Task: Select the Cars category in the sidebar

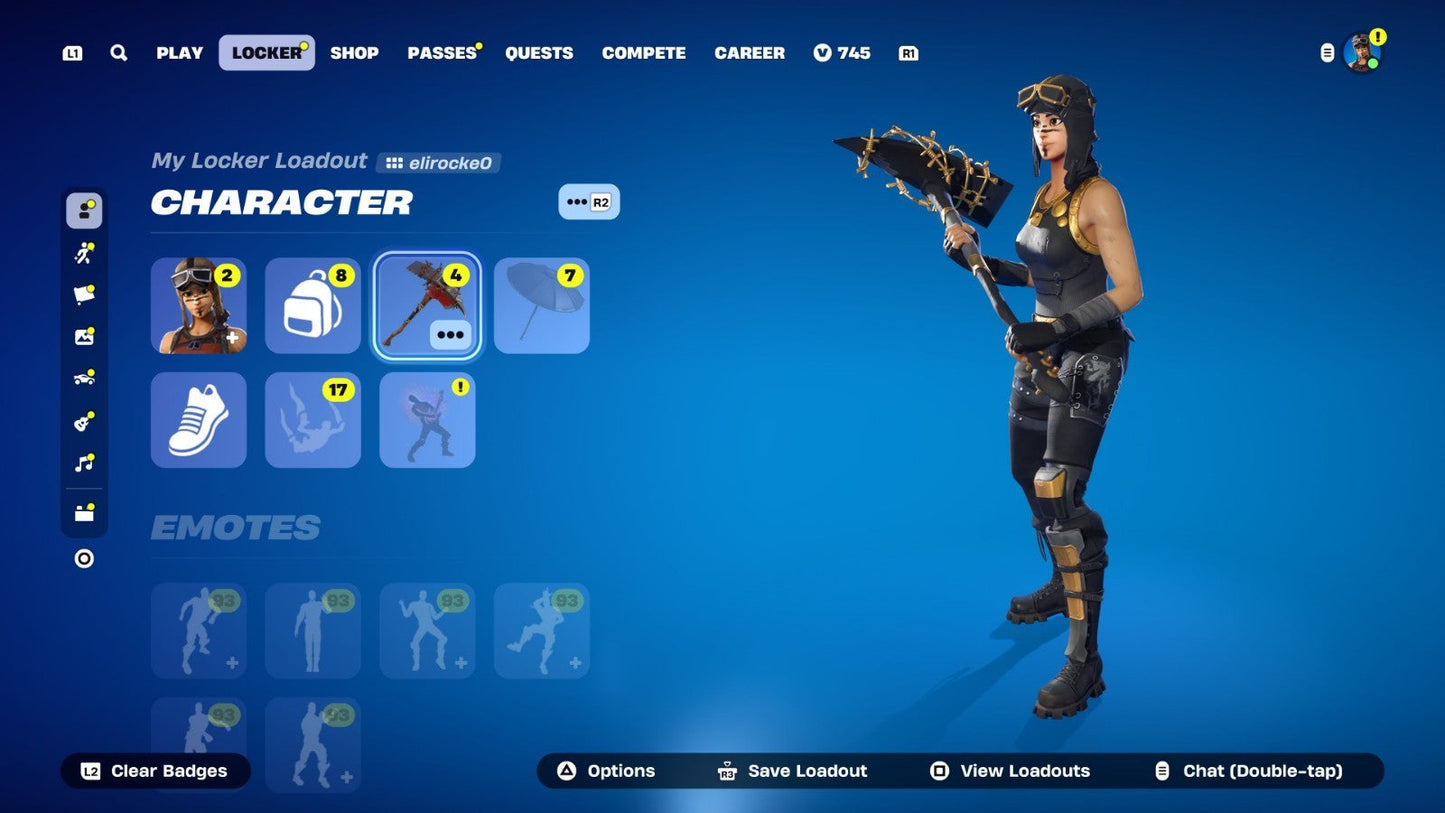Action: 84,378
